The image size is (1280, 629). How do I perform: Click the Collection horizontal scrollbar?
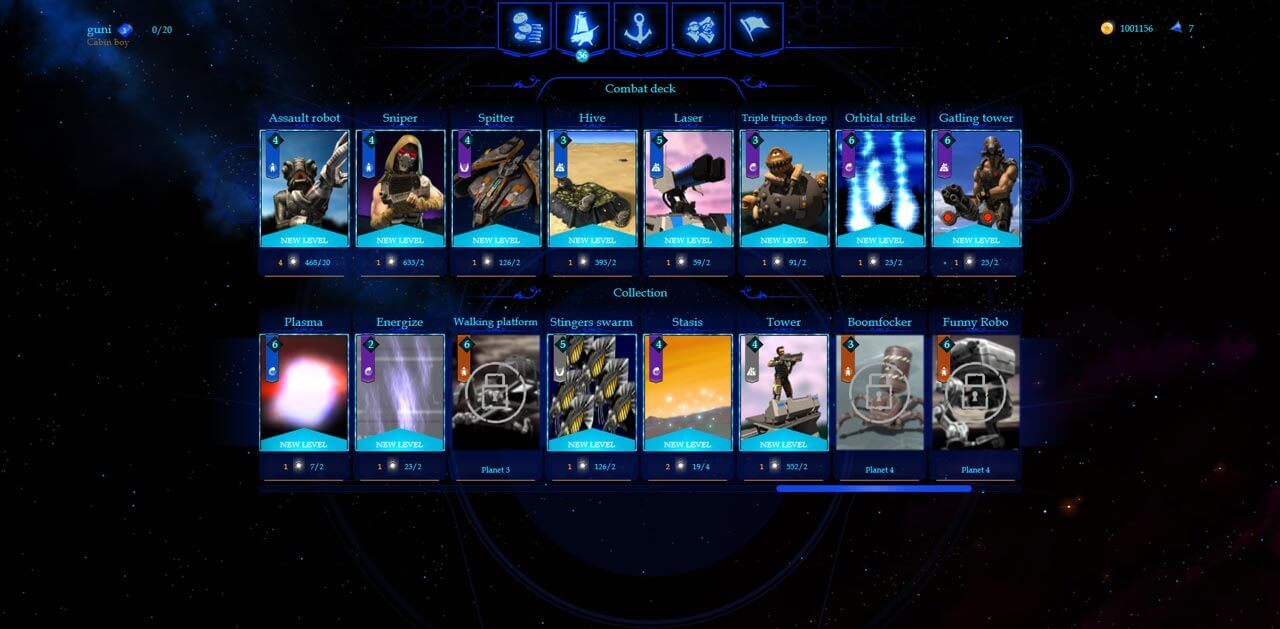[x=873, y=489]
